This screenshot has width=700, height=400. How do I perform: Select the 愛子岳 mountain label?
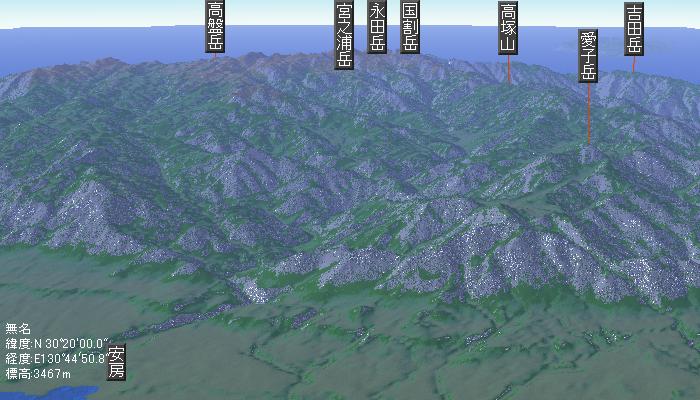(588, 56)
